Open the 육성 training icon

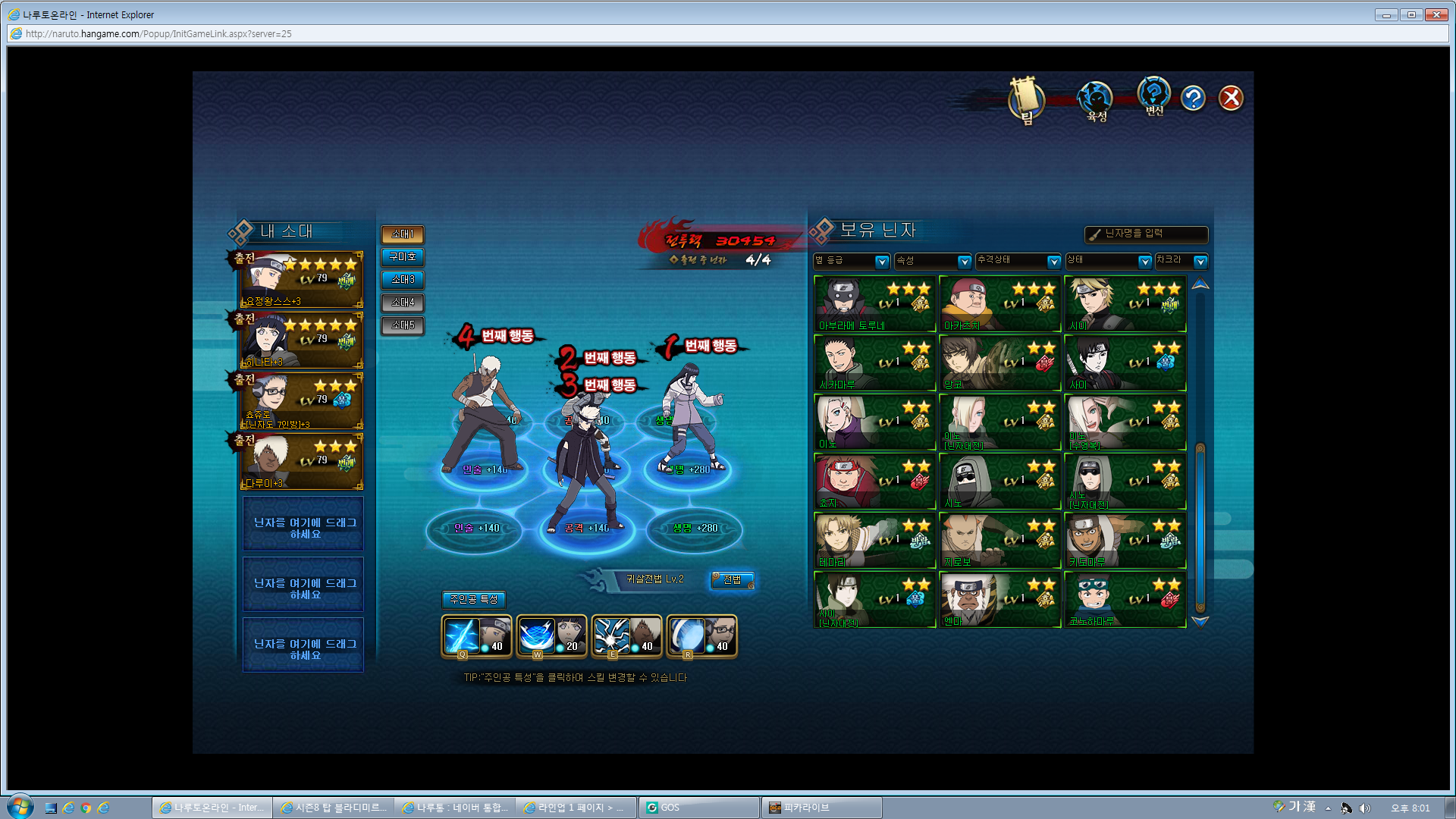point(1096,100)
